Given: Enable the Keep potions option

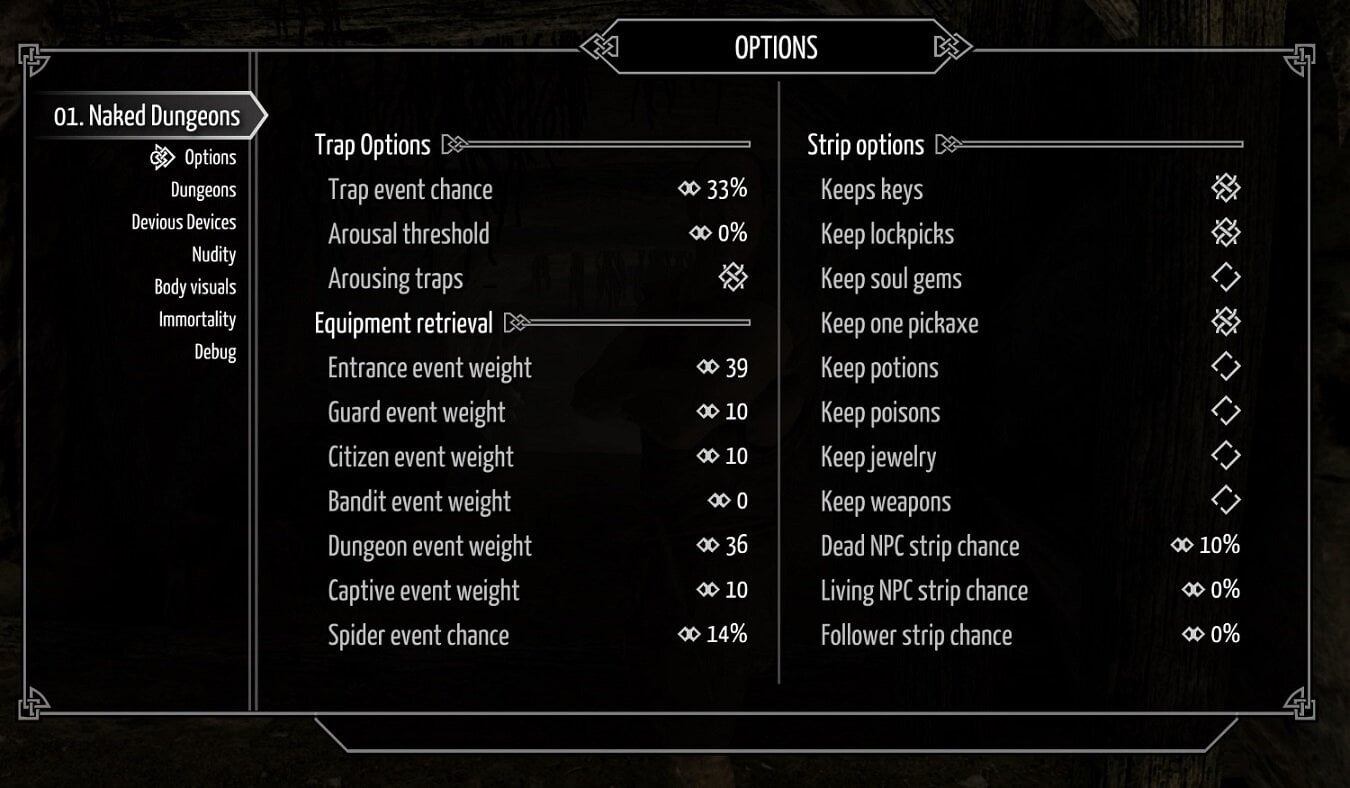Looking at the screenshot, I should (1225, 367).
